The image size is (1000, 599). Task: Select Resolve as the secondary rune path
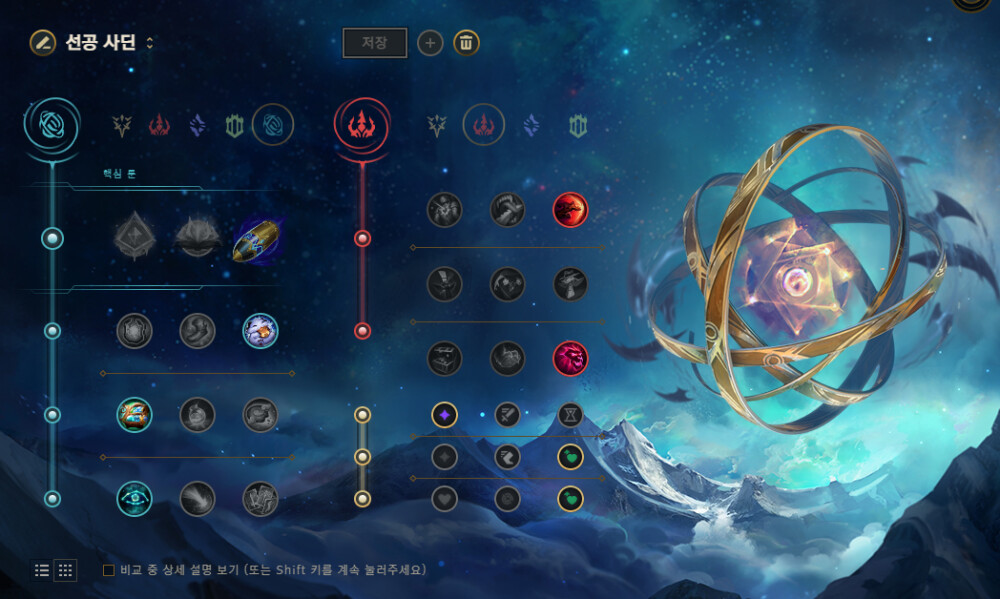tap(578, 125)
